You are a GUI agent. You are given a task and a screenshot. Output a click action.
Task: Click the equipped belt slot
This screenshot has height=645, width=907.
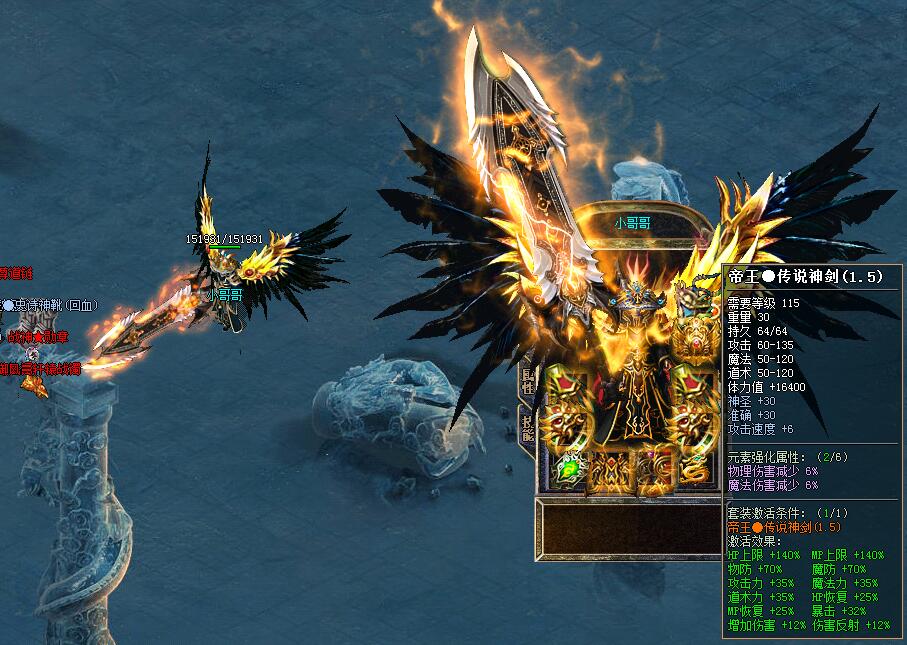click(608, 470)
